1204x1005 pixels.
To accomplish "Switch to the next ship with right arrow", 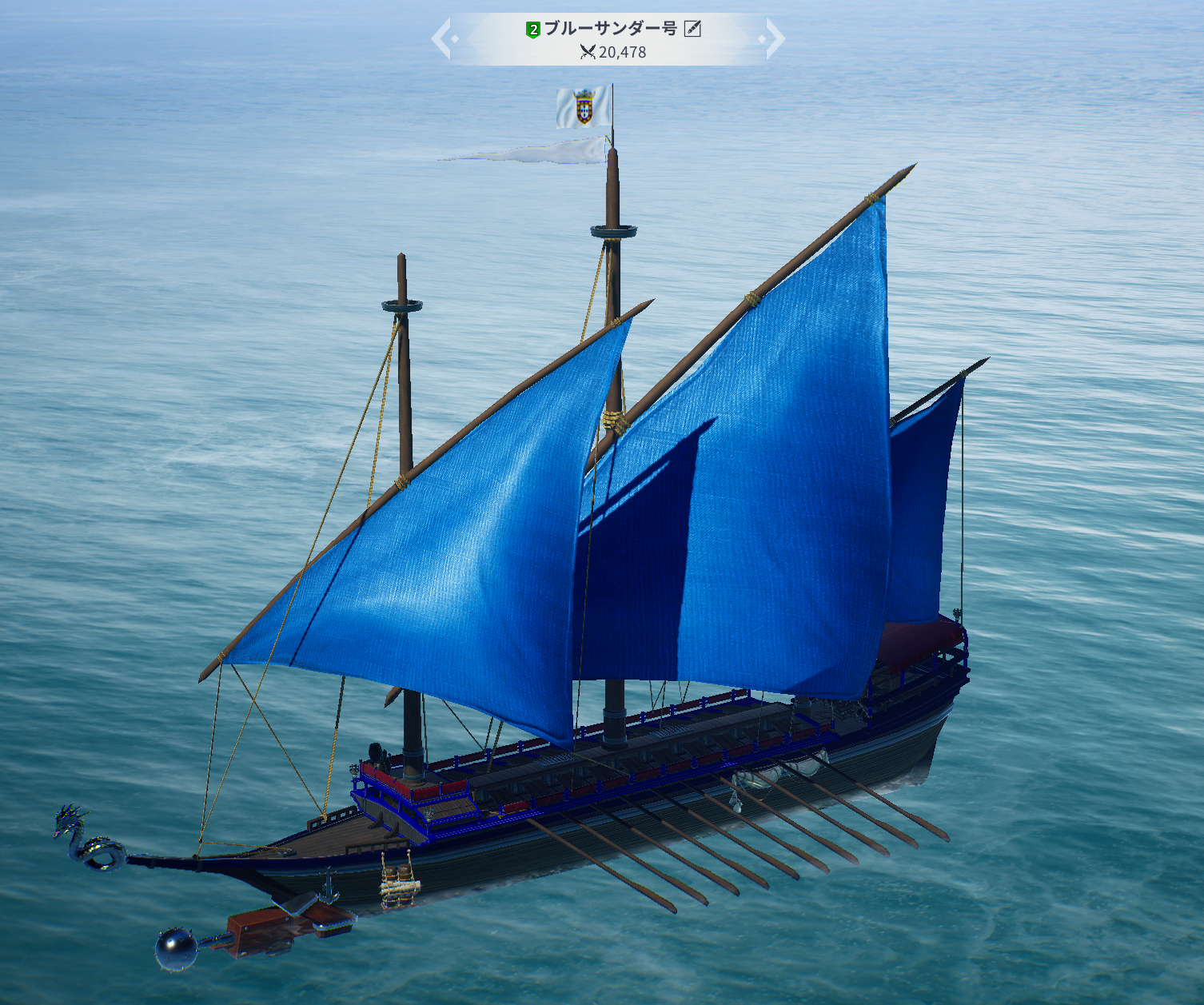I will click(x=774, y=38).
